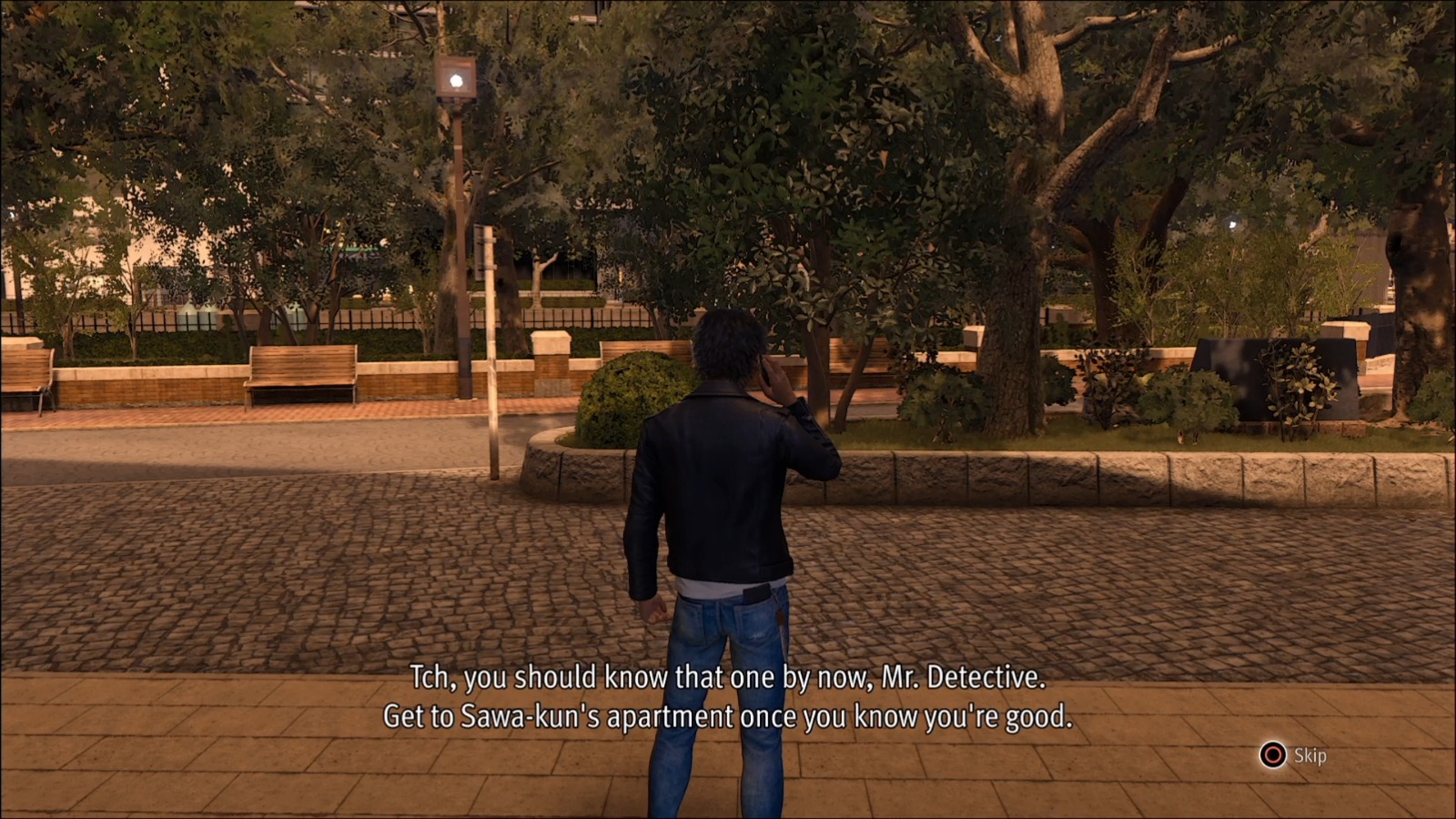The width and height of the screenshot is (1456, 819).
Task: Click the stone pillar along the fence
Action: point(547,346)
